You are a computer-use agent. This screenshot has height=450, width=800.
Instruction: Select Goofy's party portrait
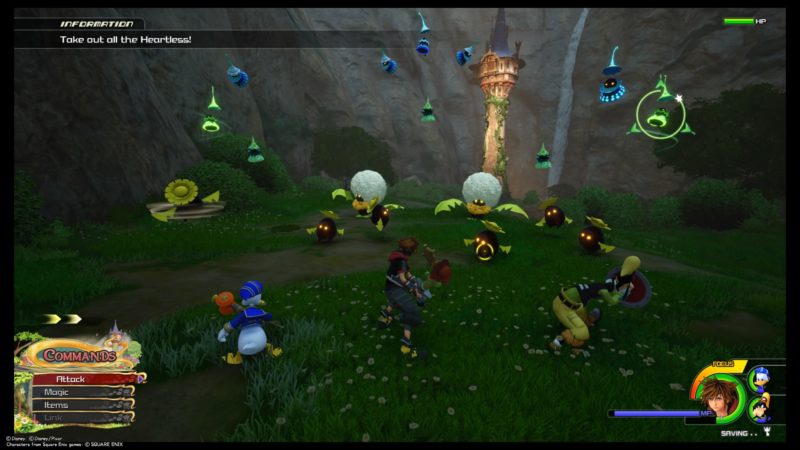[759, 407]
